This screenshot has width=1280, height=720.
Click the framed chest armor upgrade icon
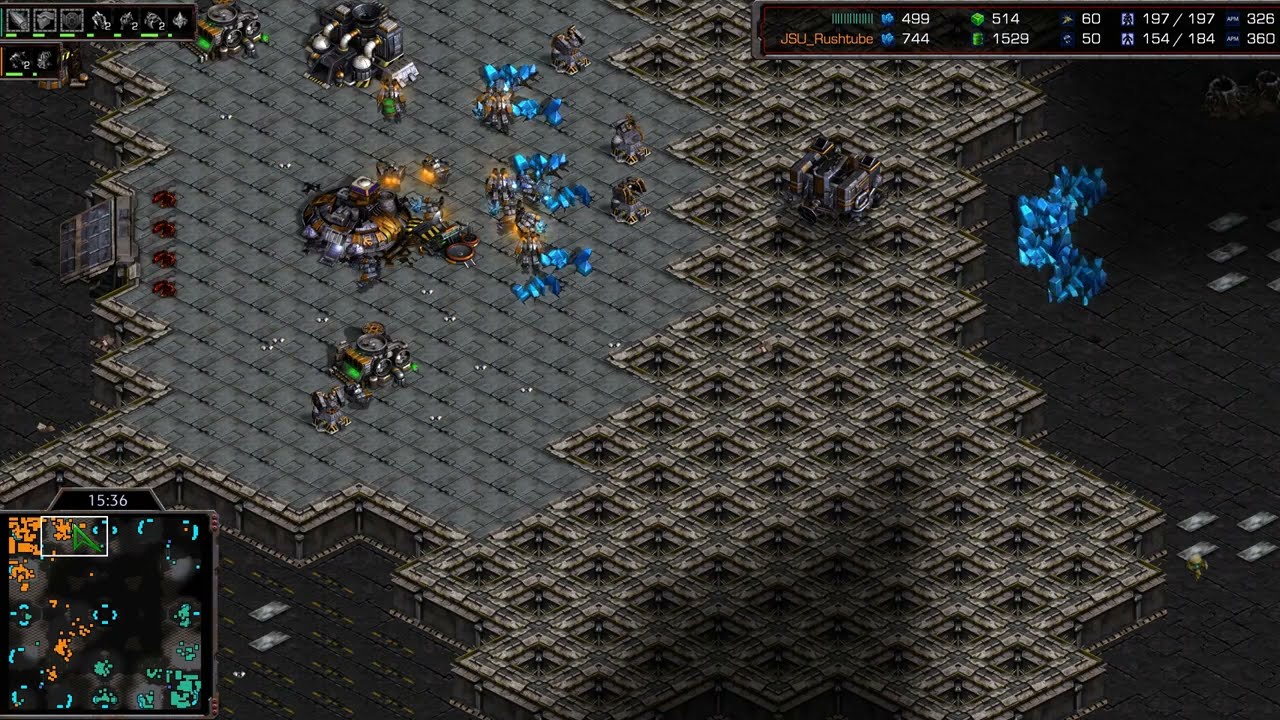[45, 20]
